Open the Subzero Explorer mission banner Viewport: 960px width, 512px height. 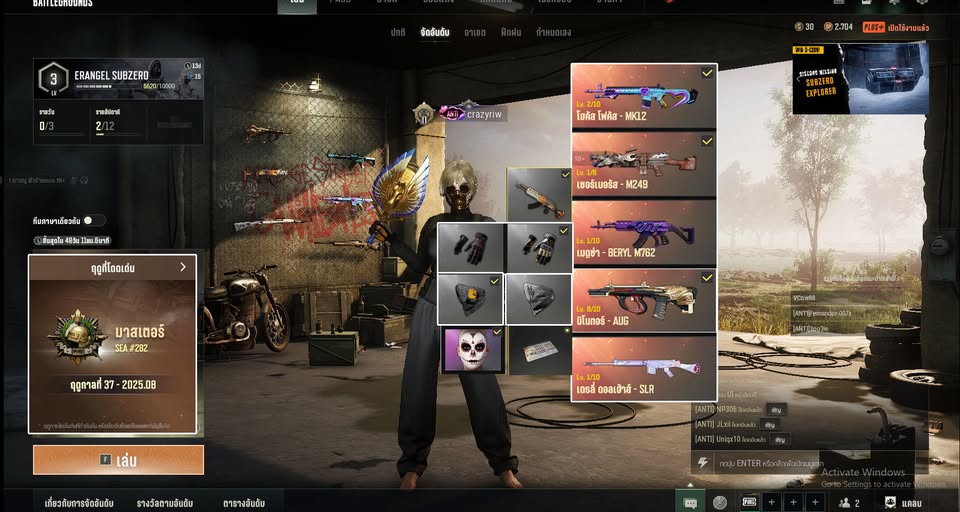click(860, 78)
